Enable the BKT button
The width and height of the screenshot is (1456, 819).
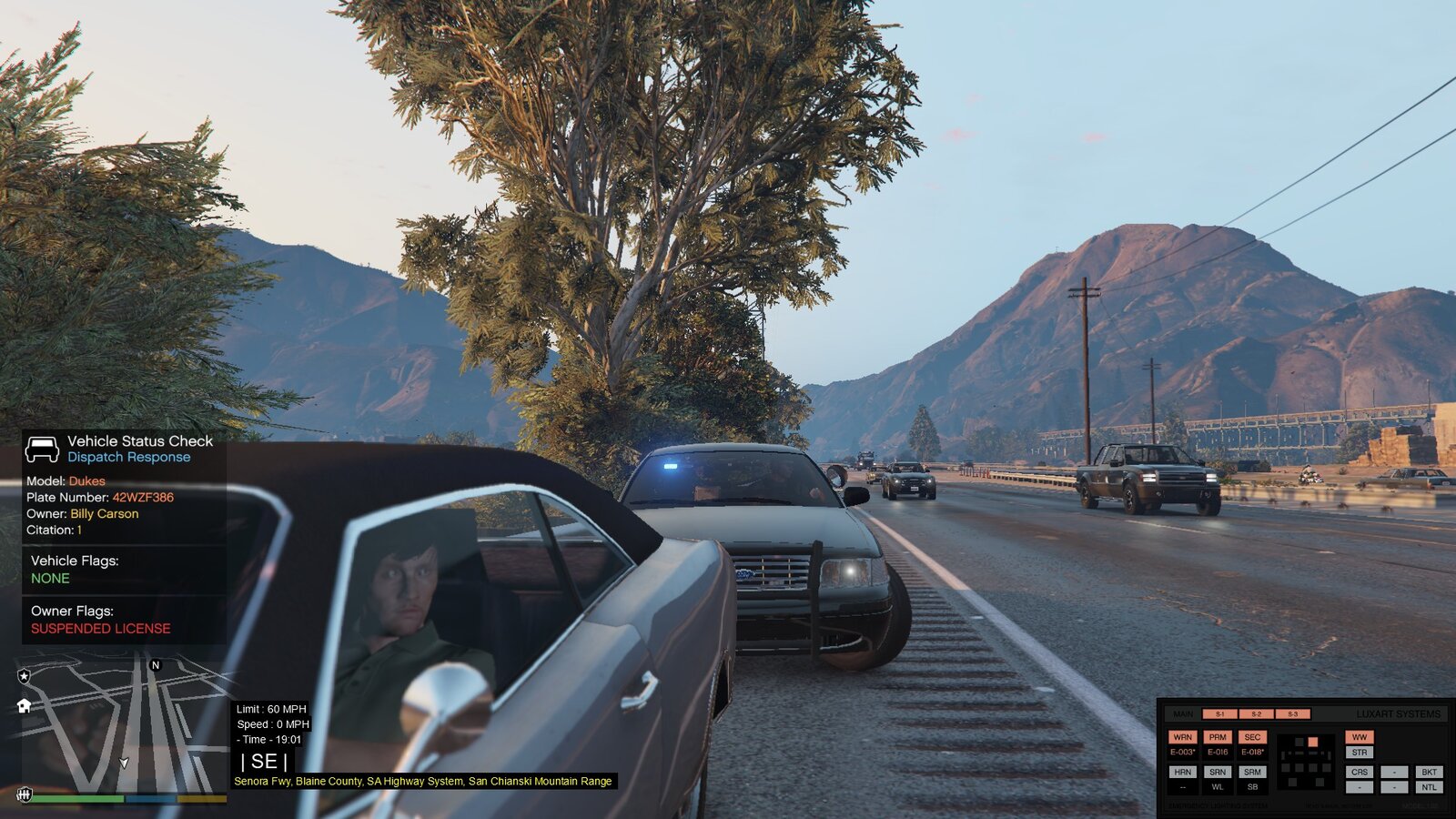coord(1430,772)
